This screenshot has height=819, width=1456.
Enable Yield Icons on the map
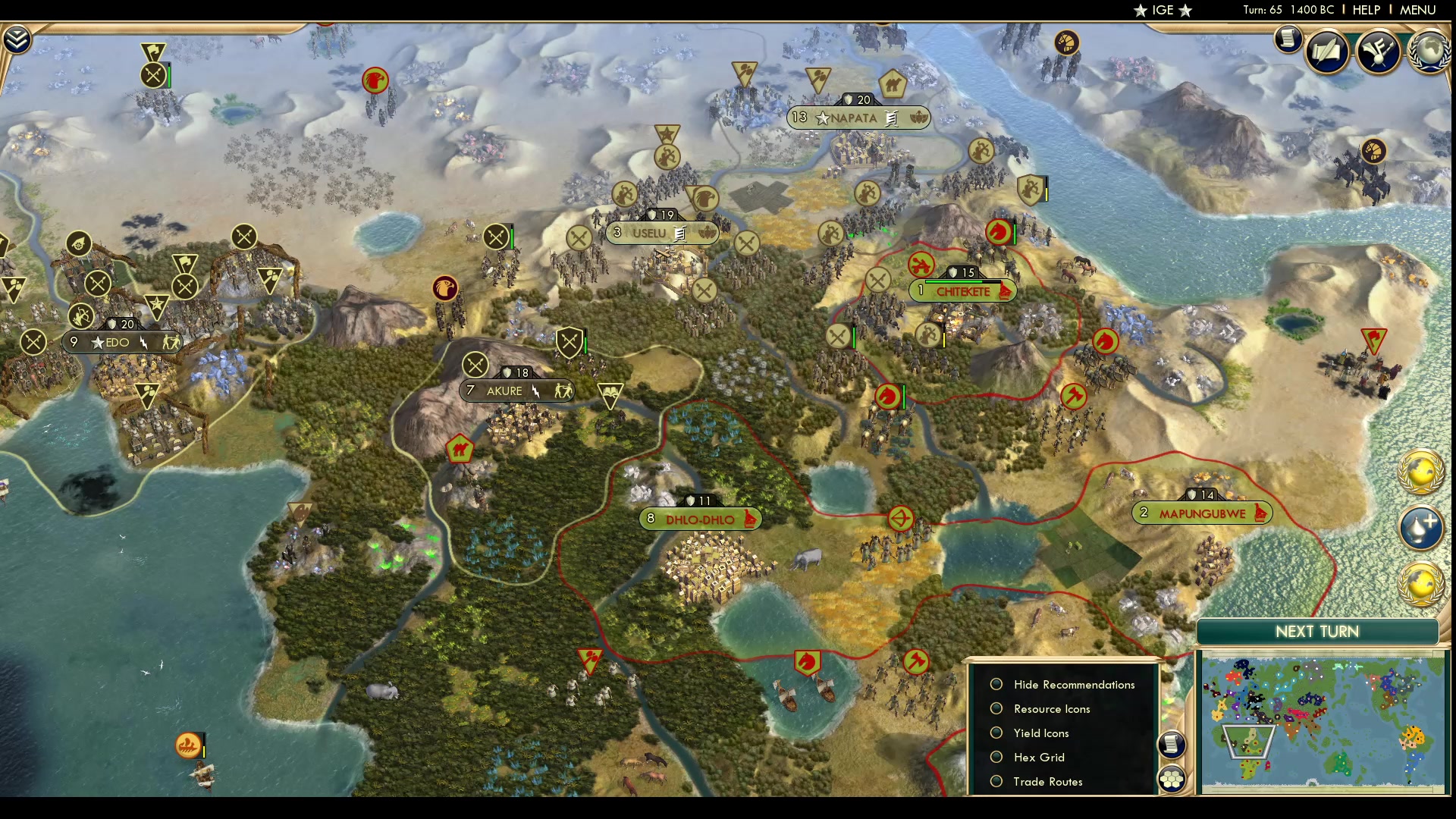(996, 733)
